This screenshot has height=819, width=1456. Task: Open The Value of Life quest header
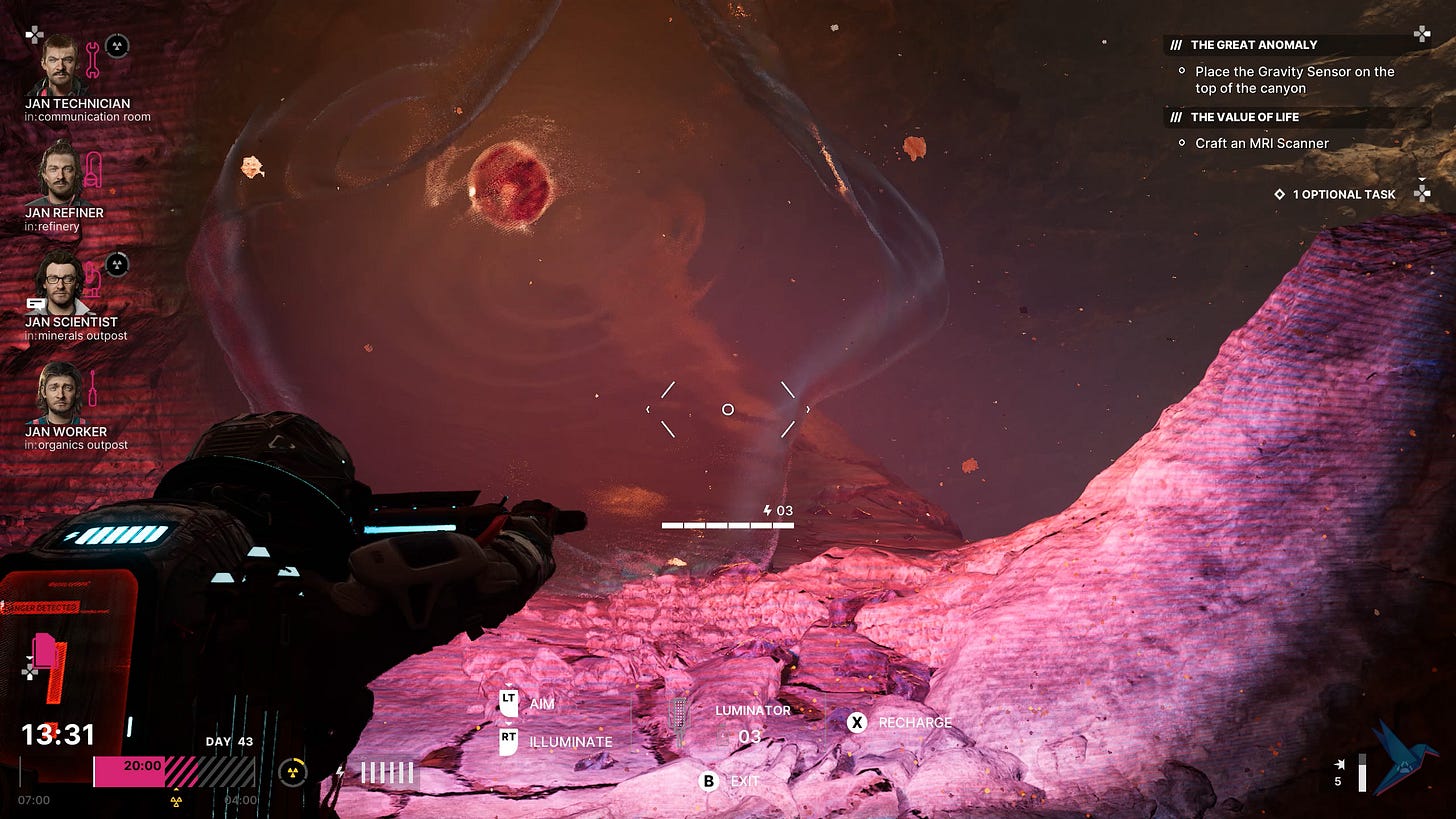click(1244, 117)
